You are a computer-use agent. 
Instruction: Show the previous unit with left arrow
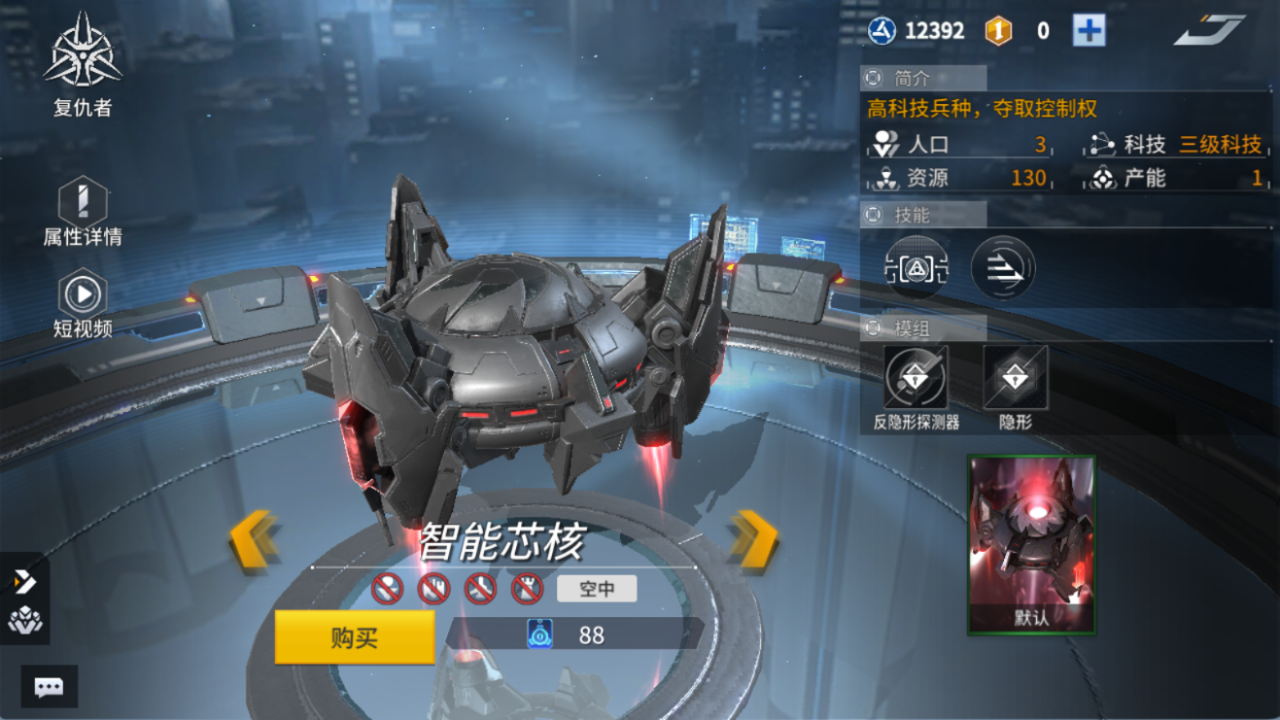[x=254, y=541]
